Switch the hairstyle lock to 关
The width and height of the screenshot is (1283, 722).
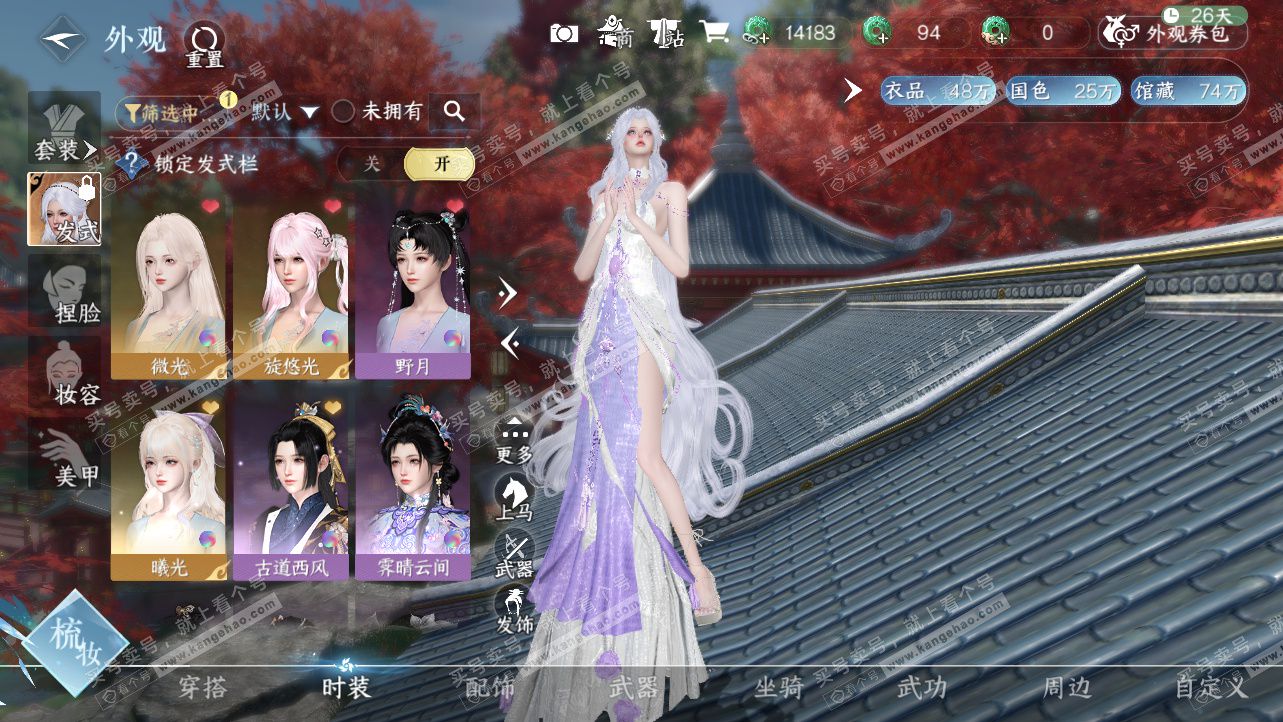[371, 164]
